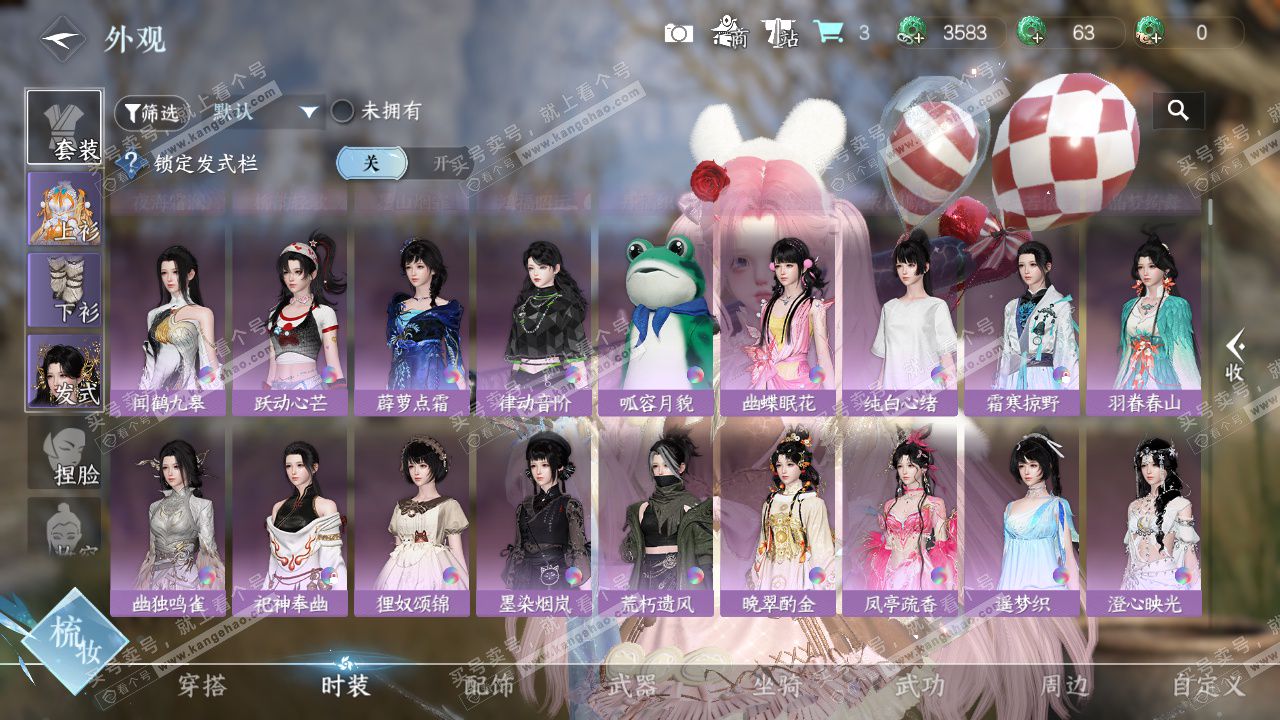
Task: Choose the 发式 hairstyle category
Action: coord(64,371)
